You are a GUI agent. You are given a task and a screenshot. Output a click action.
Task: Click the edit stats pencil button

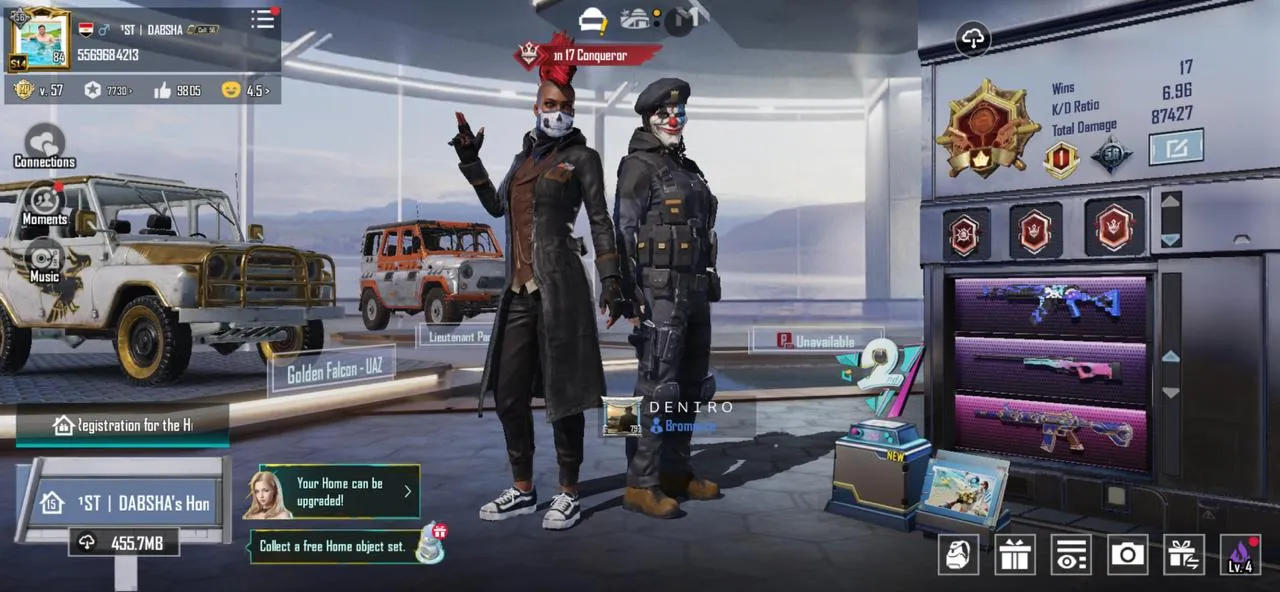[1175, 148]
